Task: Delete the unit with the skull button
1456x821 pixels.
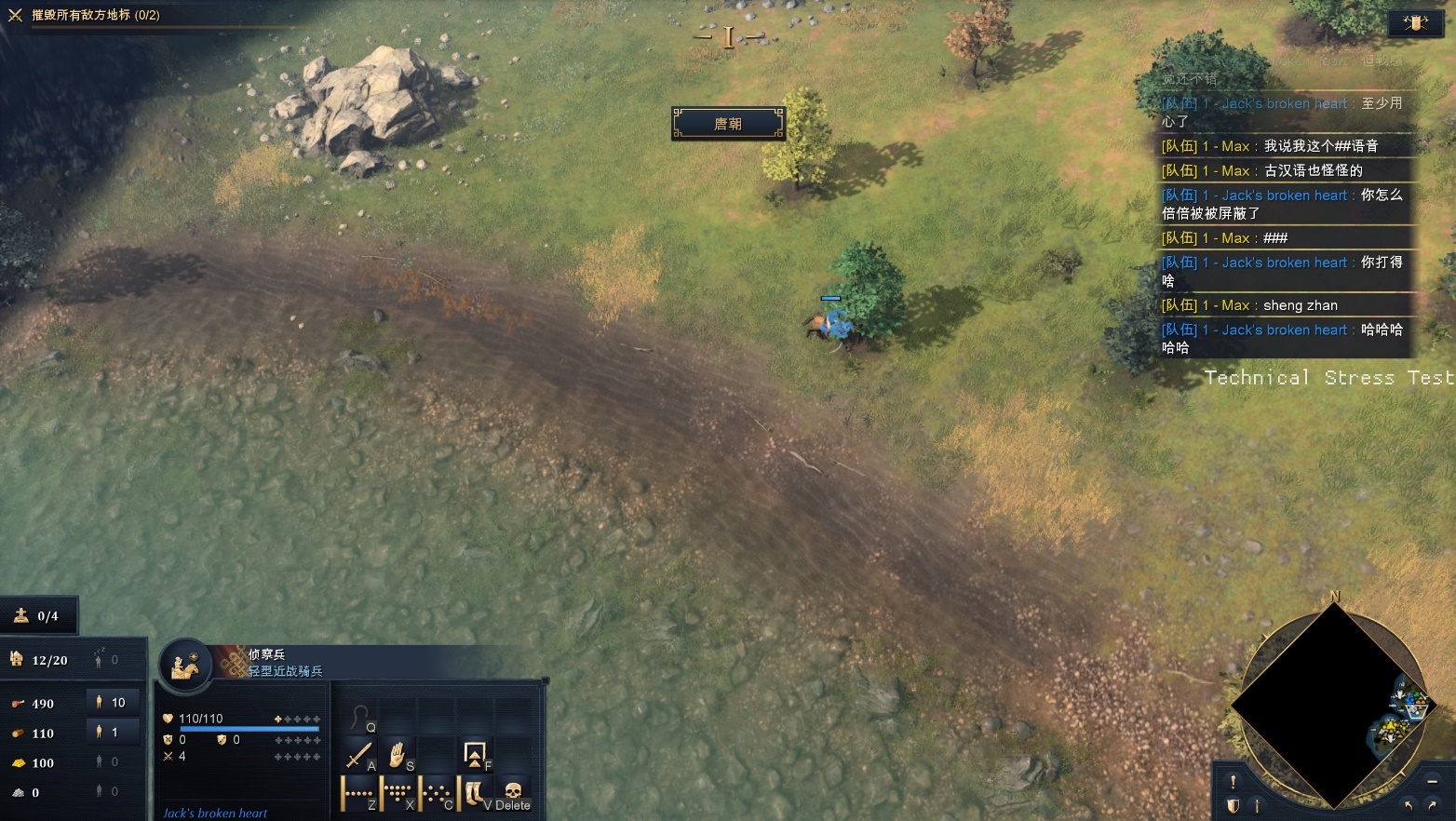Action: click(x=512, y=793)
